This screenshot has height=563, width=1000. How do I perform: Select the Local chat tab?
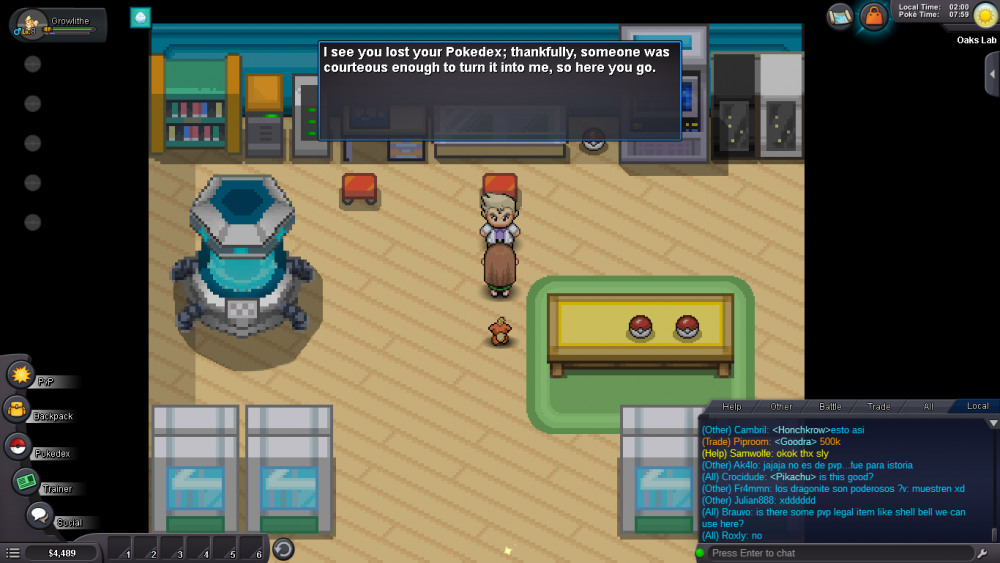[x=977, y=406]
